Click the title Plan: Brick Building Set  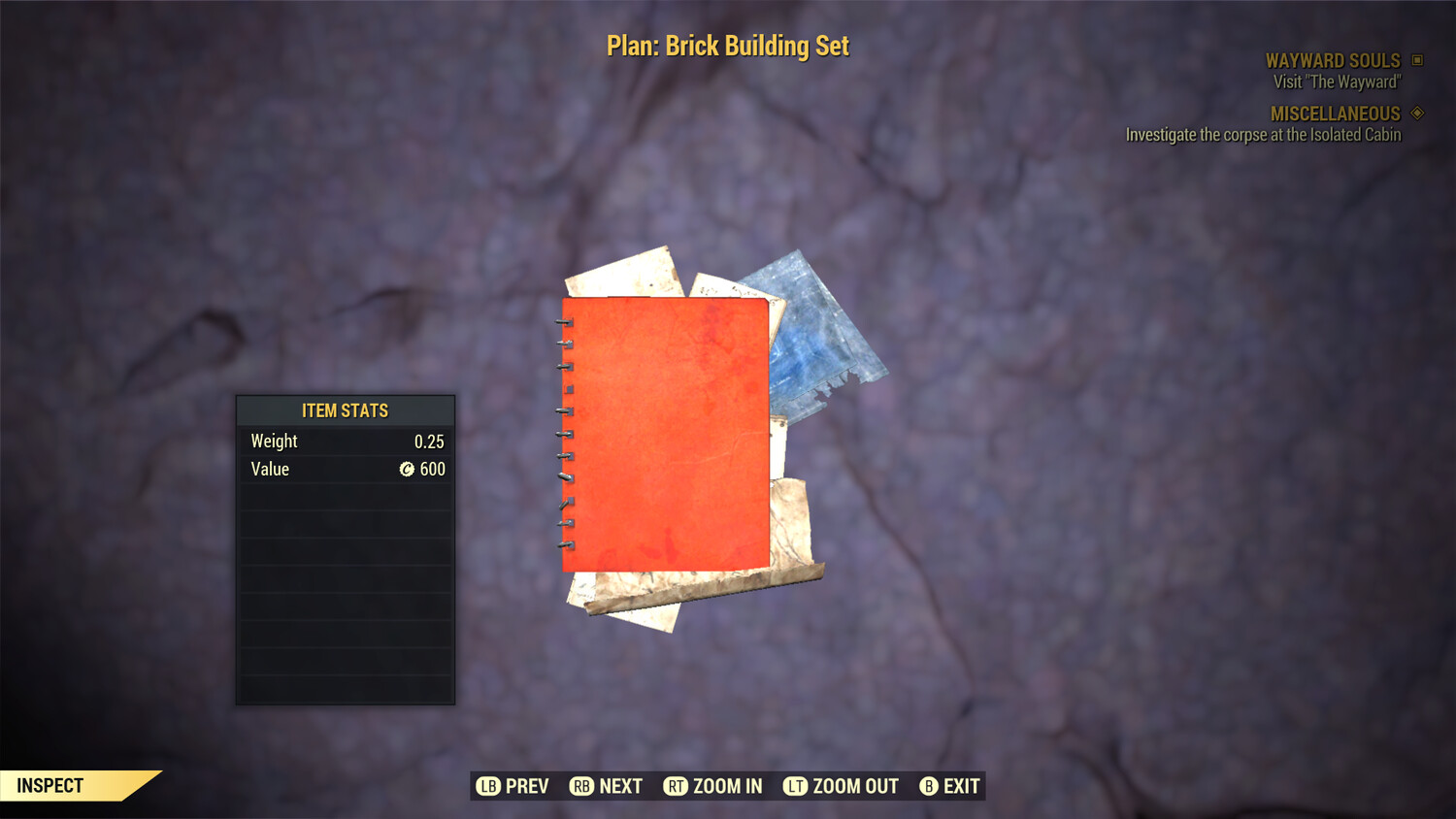coord(726,46)
